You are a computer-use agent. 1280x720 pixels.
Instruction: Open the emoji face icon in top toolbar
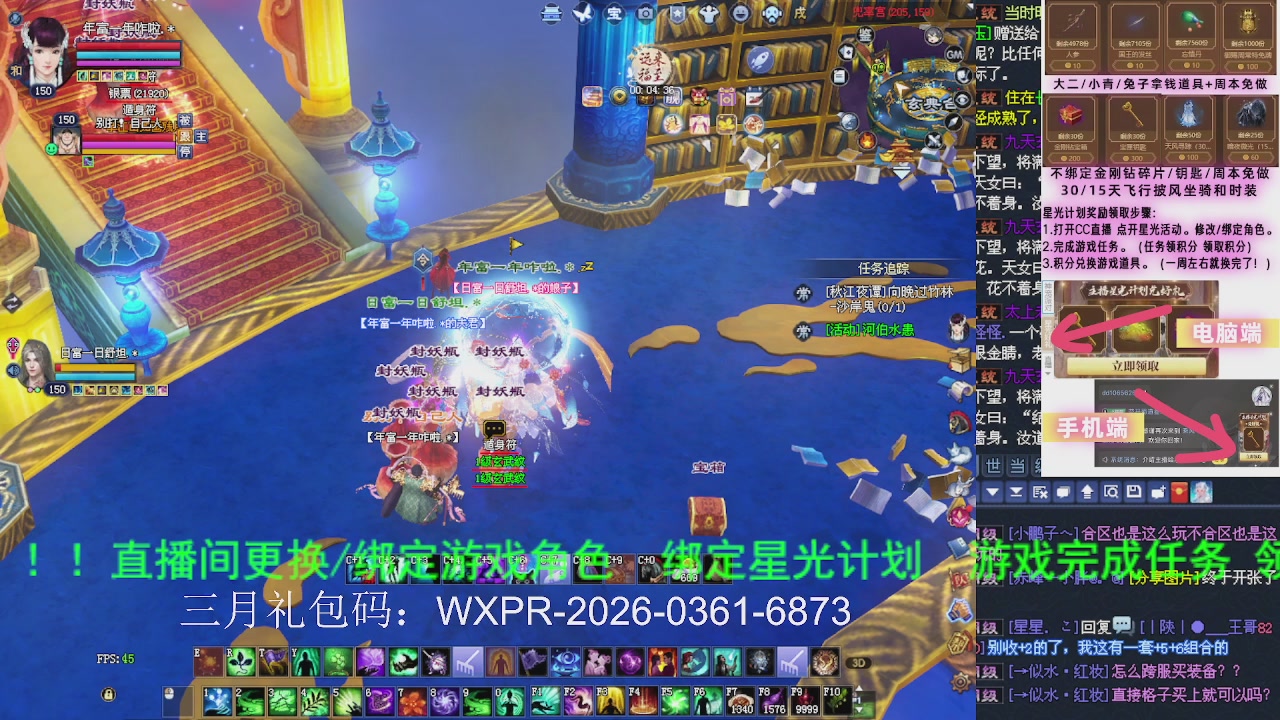[740, 14]
